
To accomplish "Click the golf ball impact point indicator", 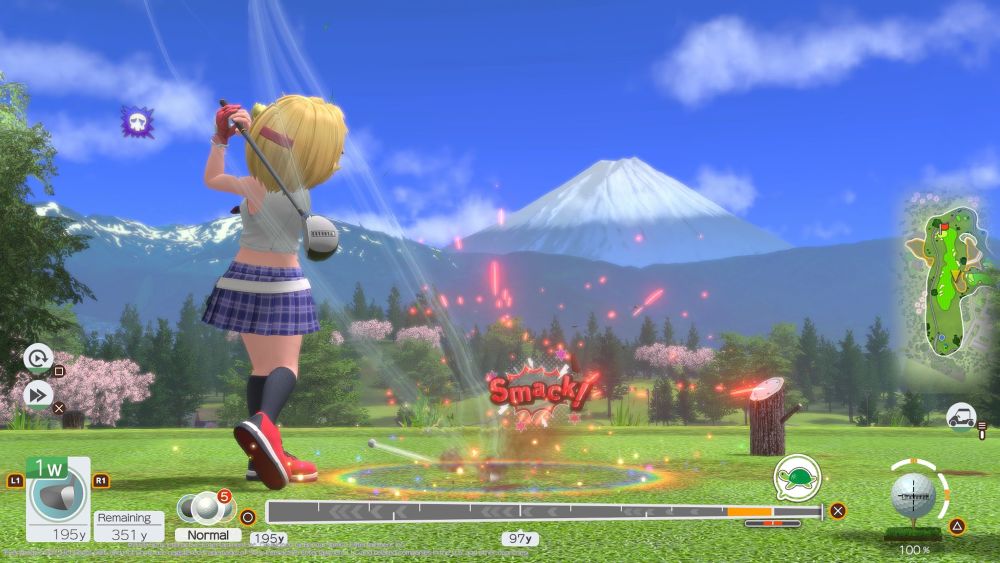I will coord(913,496).
